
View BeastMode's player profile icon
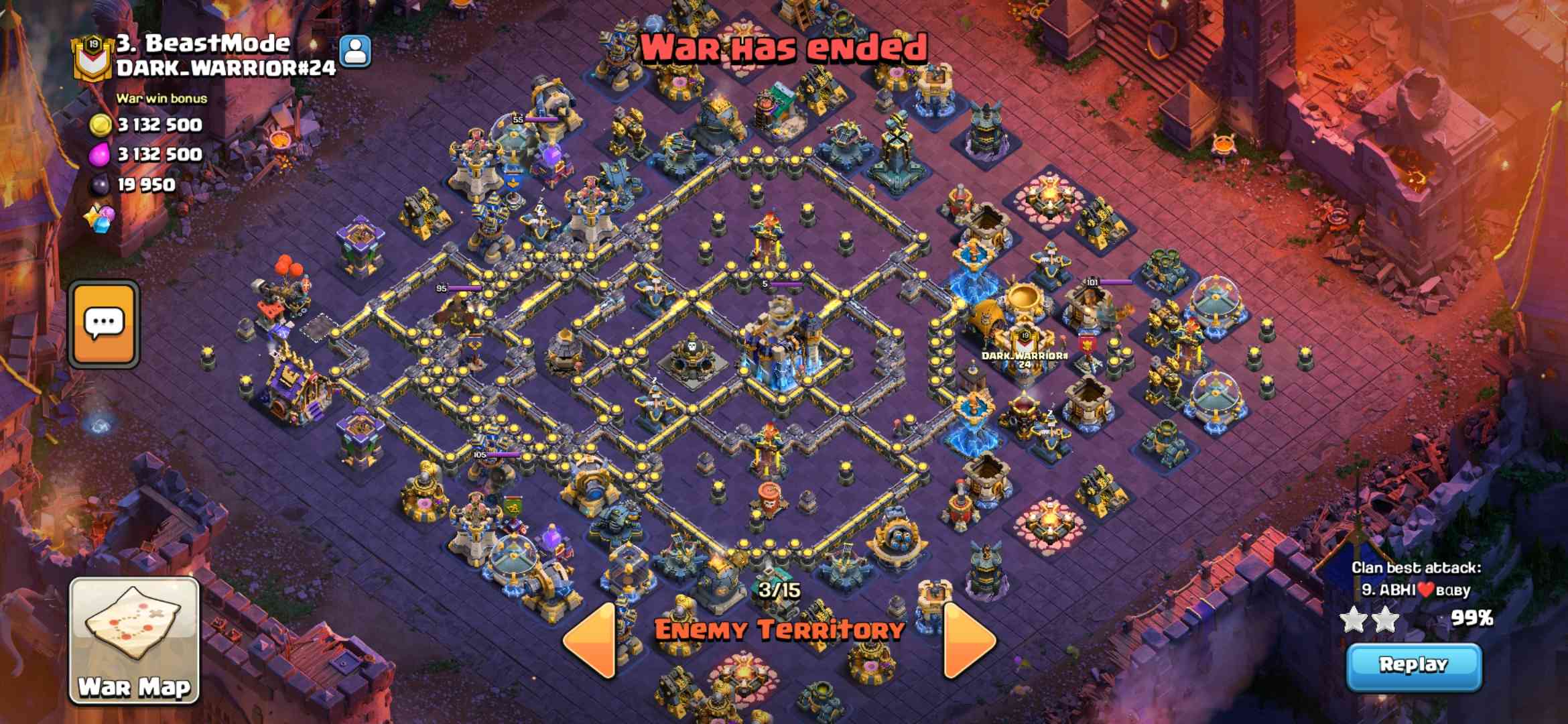pos(355,51)
